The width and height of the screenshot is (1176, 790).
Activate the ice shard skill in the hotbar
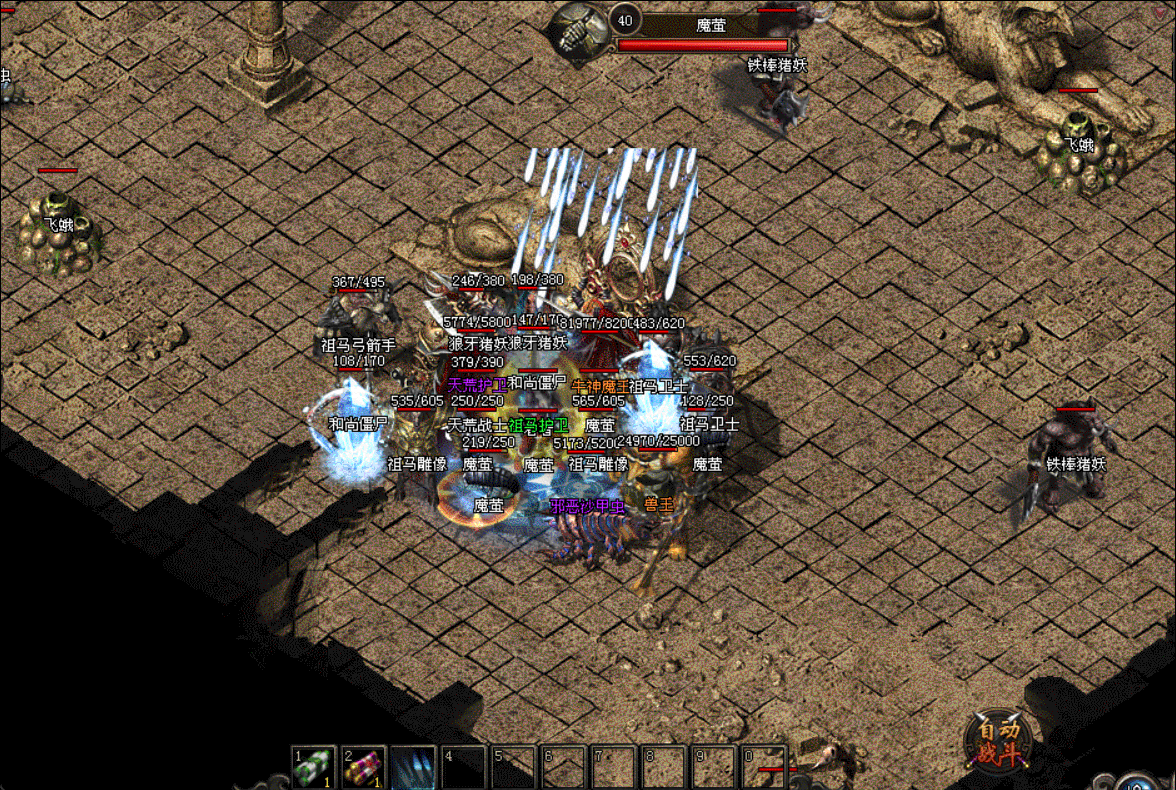413,767
